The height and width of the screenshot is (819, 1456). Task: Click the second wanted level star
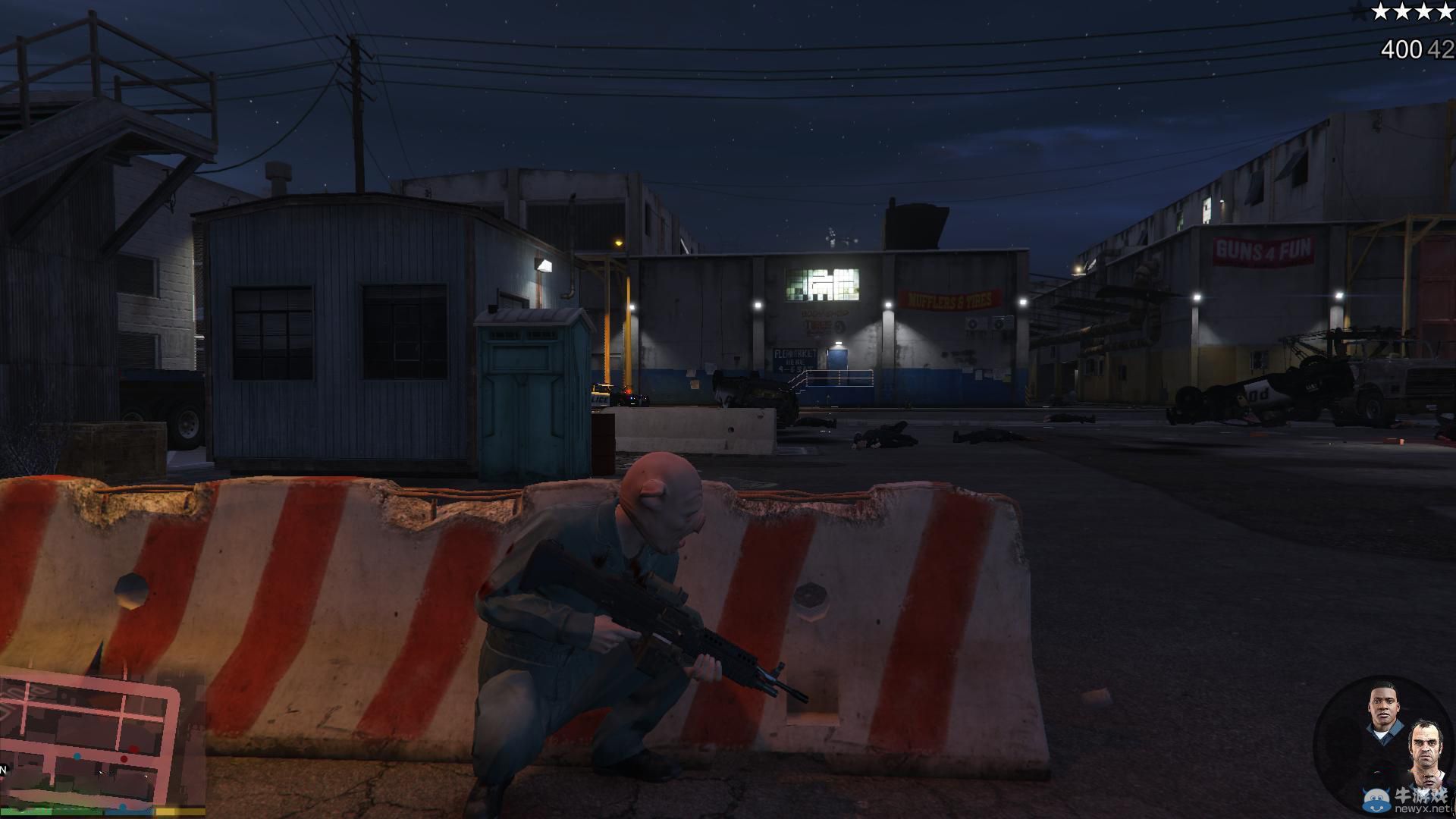(1402, 11)
